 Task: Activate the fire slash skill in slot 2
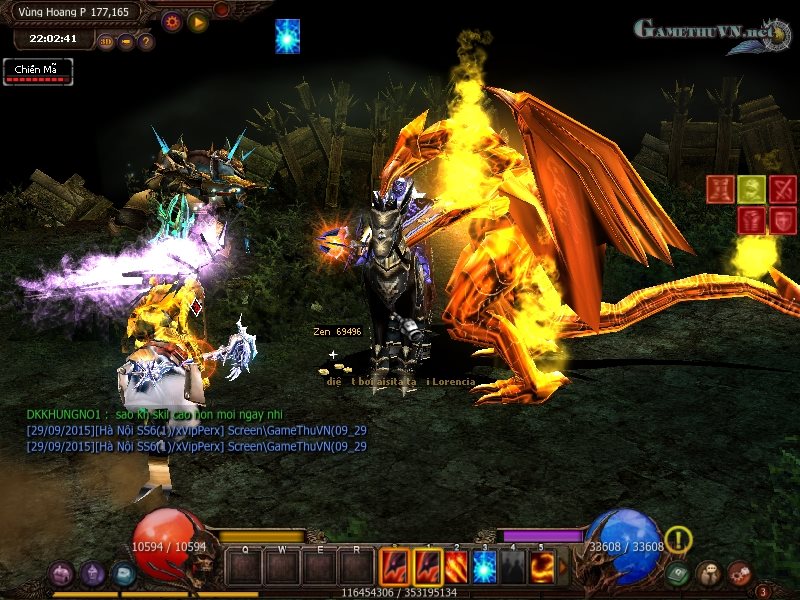[456, 568]
